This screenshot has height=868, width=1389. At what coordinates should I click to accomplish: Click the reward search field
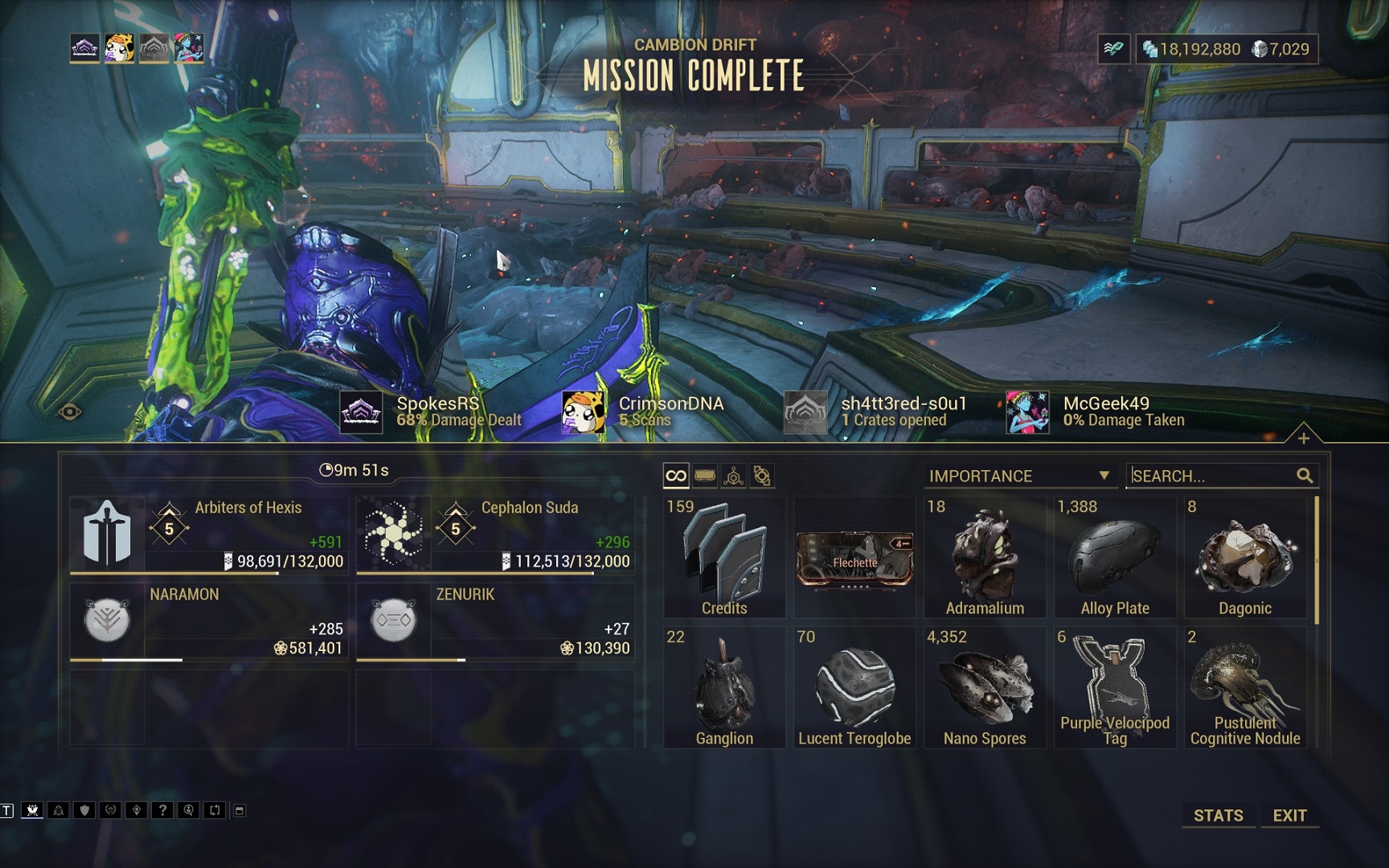(x=1212, y=476)
